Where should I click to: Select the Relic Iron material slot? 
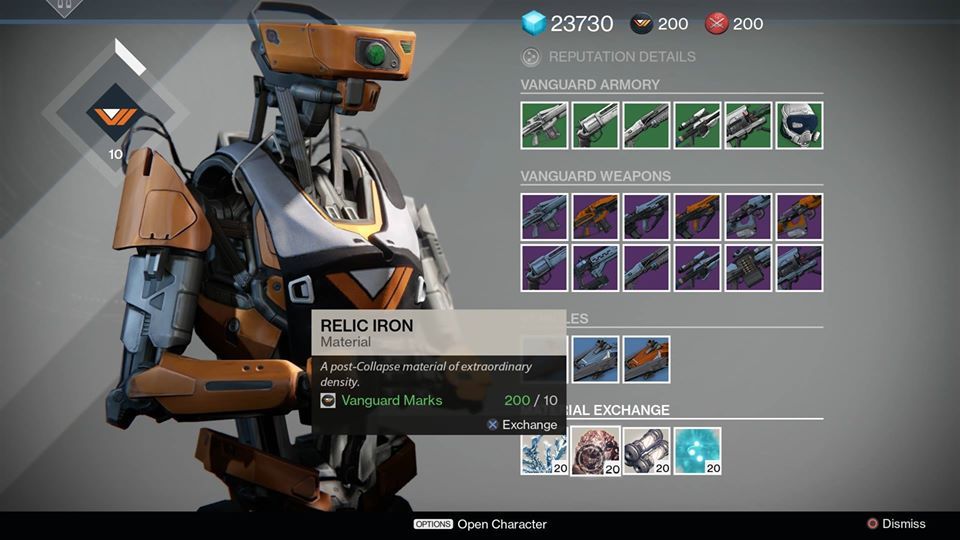click(595, 451)
